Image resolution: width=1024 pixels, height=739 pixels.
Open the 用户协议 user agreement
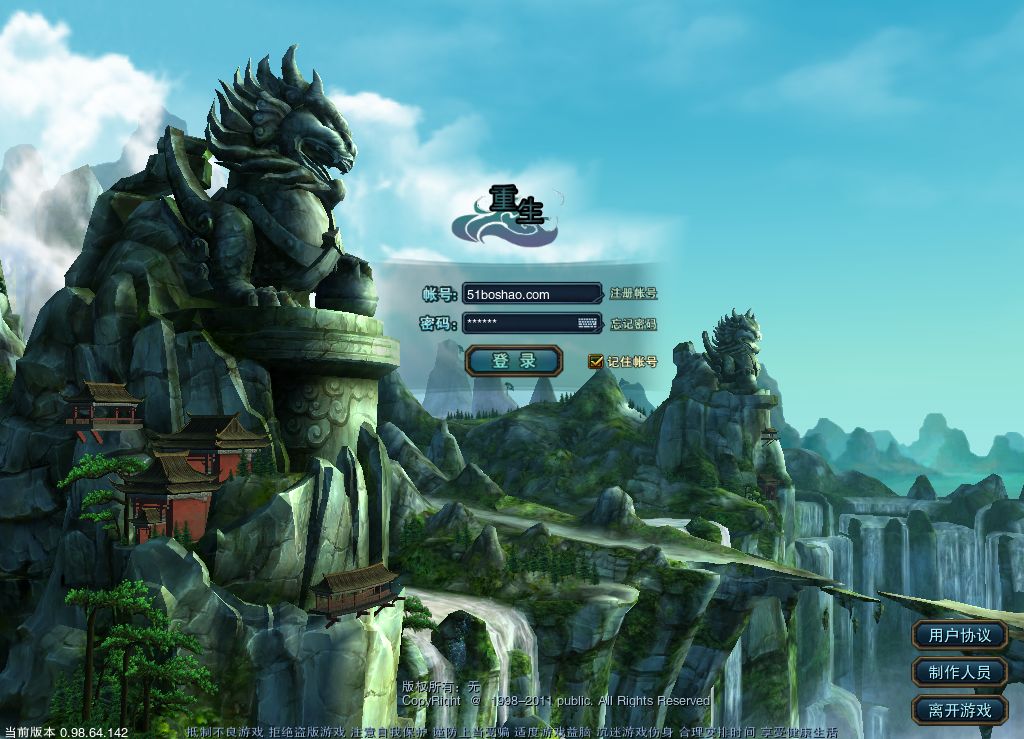click(x=959, y=635)
